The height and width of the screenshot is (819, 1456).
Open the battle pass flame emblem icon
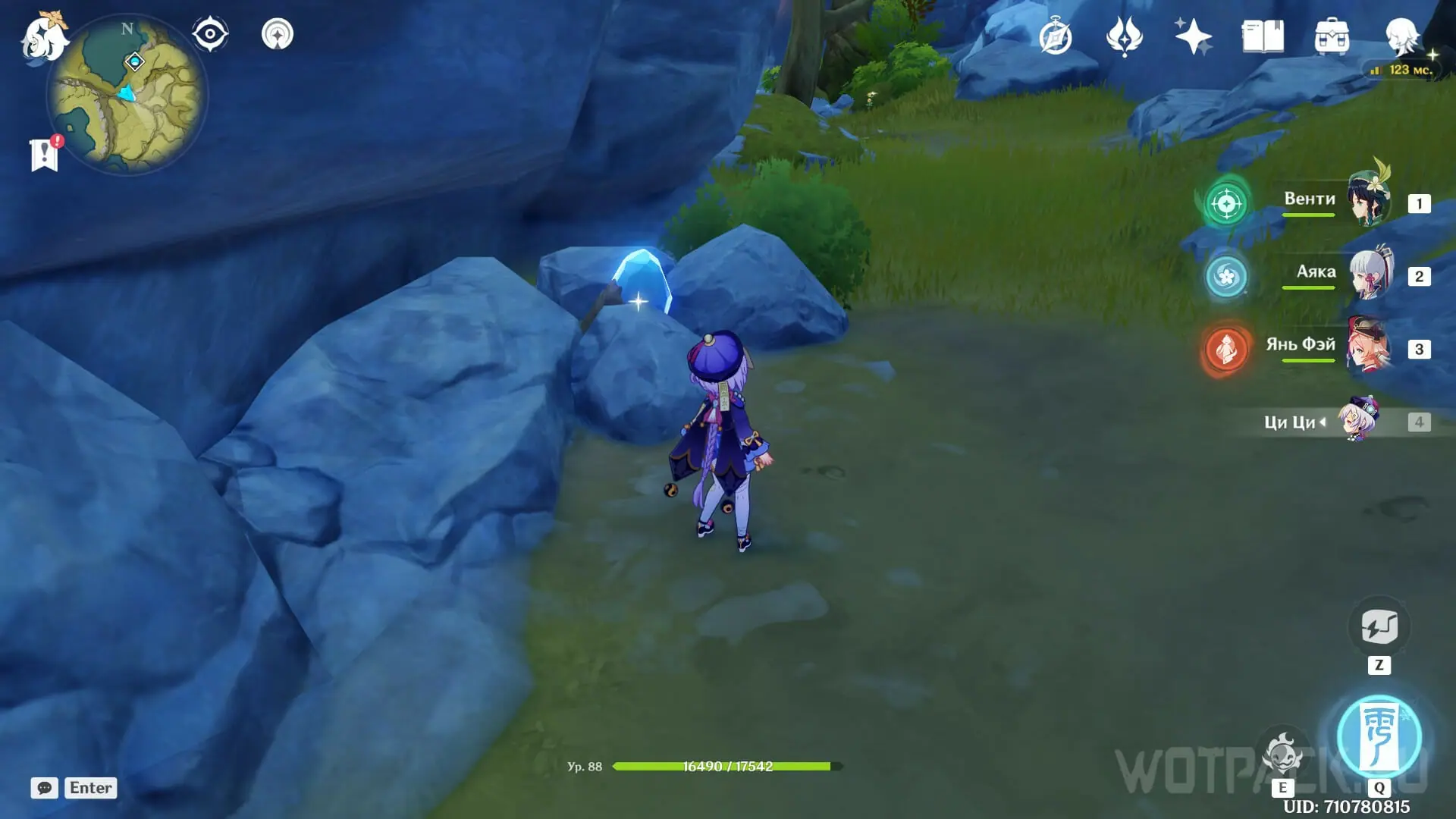pos(1124,36)
